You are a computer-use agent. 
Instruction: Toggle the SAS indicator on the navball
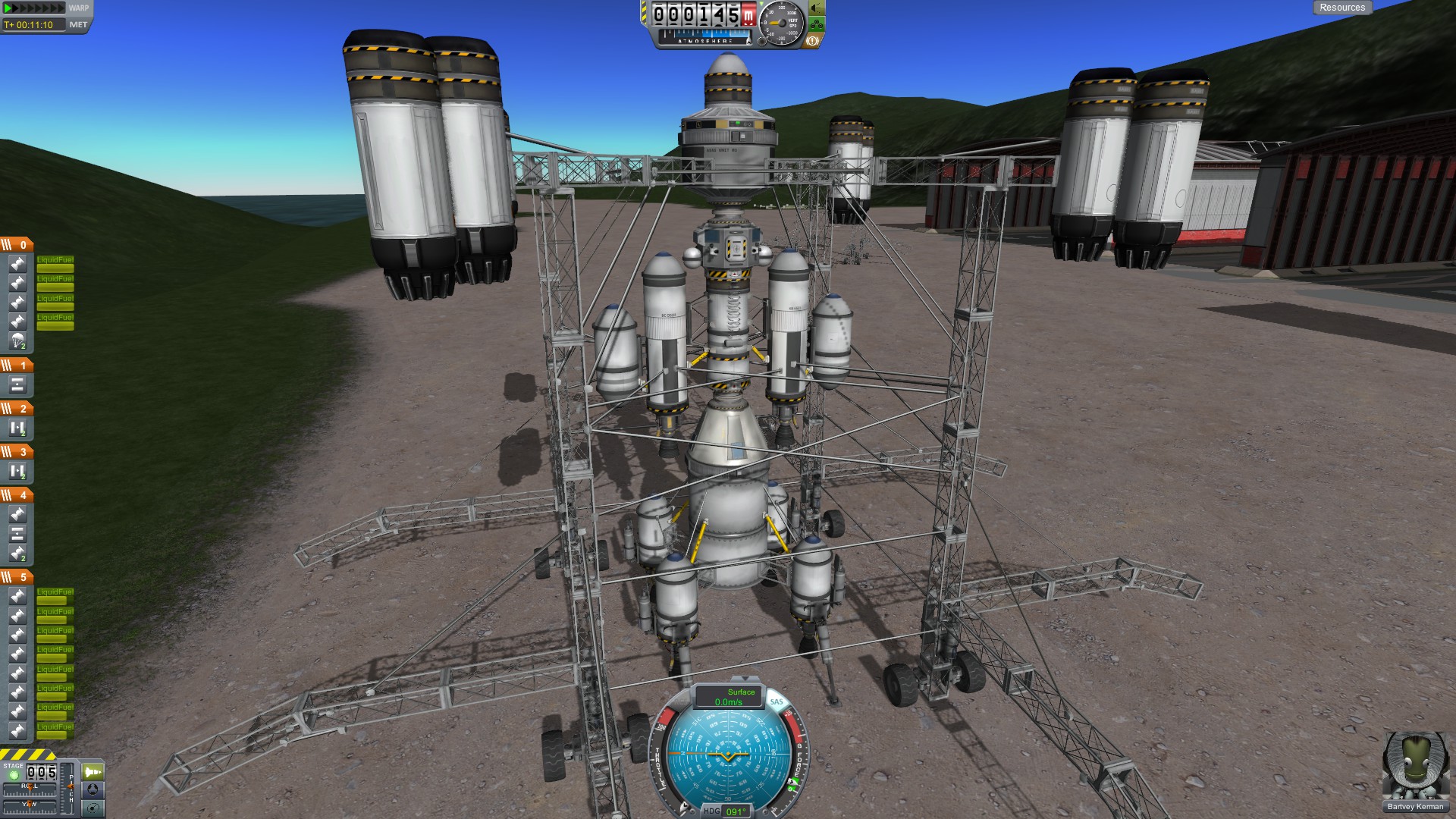[x=777, y=702]
